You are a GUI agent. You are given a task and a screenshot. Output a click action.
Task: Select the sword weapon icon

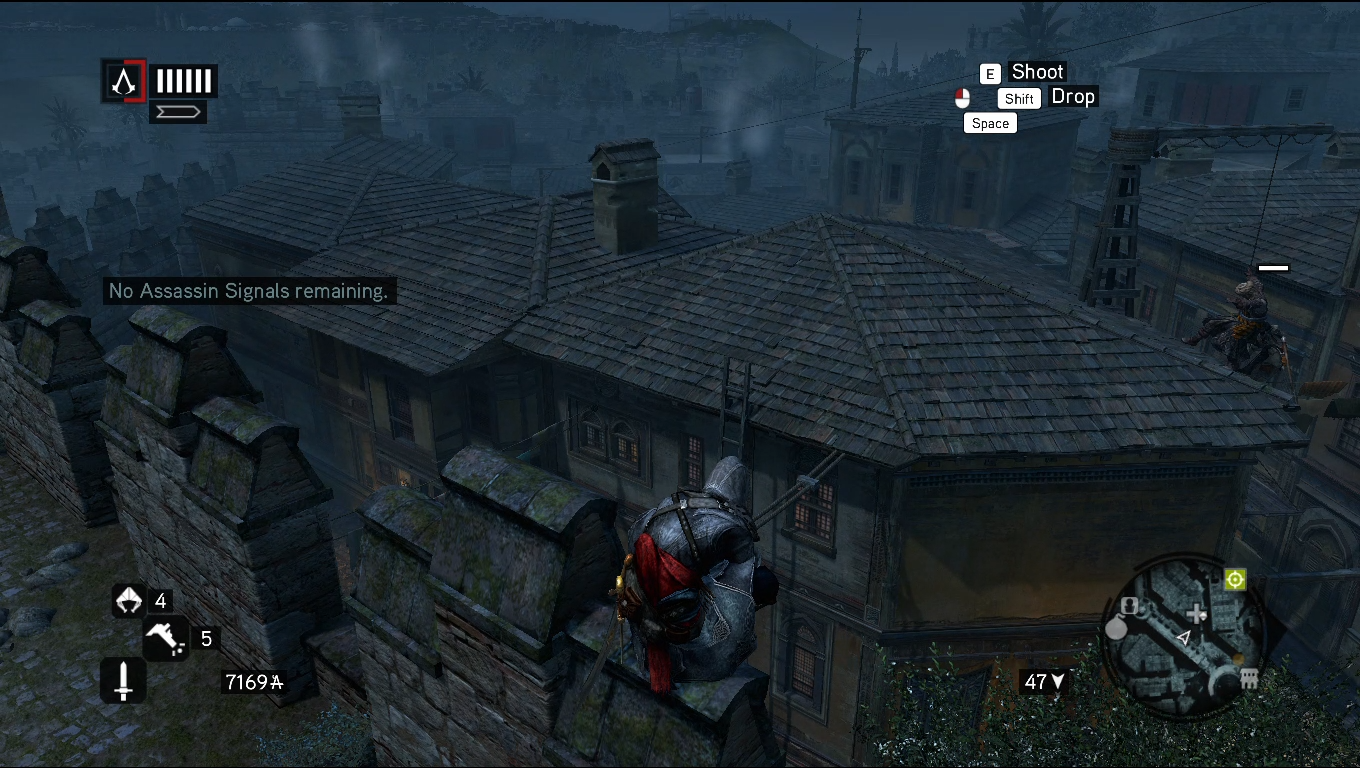click(123, 681)
